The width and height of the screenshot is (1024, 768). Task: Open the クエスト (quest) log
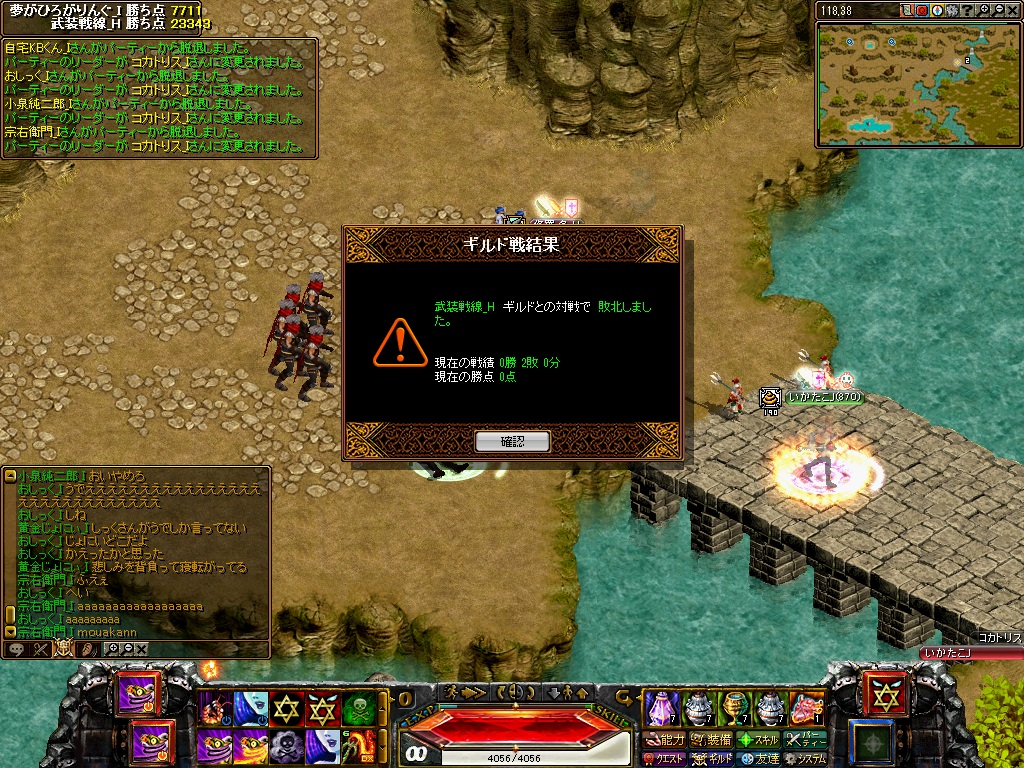pos(664,759)
